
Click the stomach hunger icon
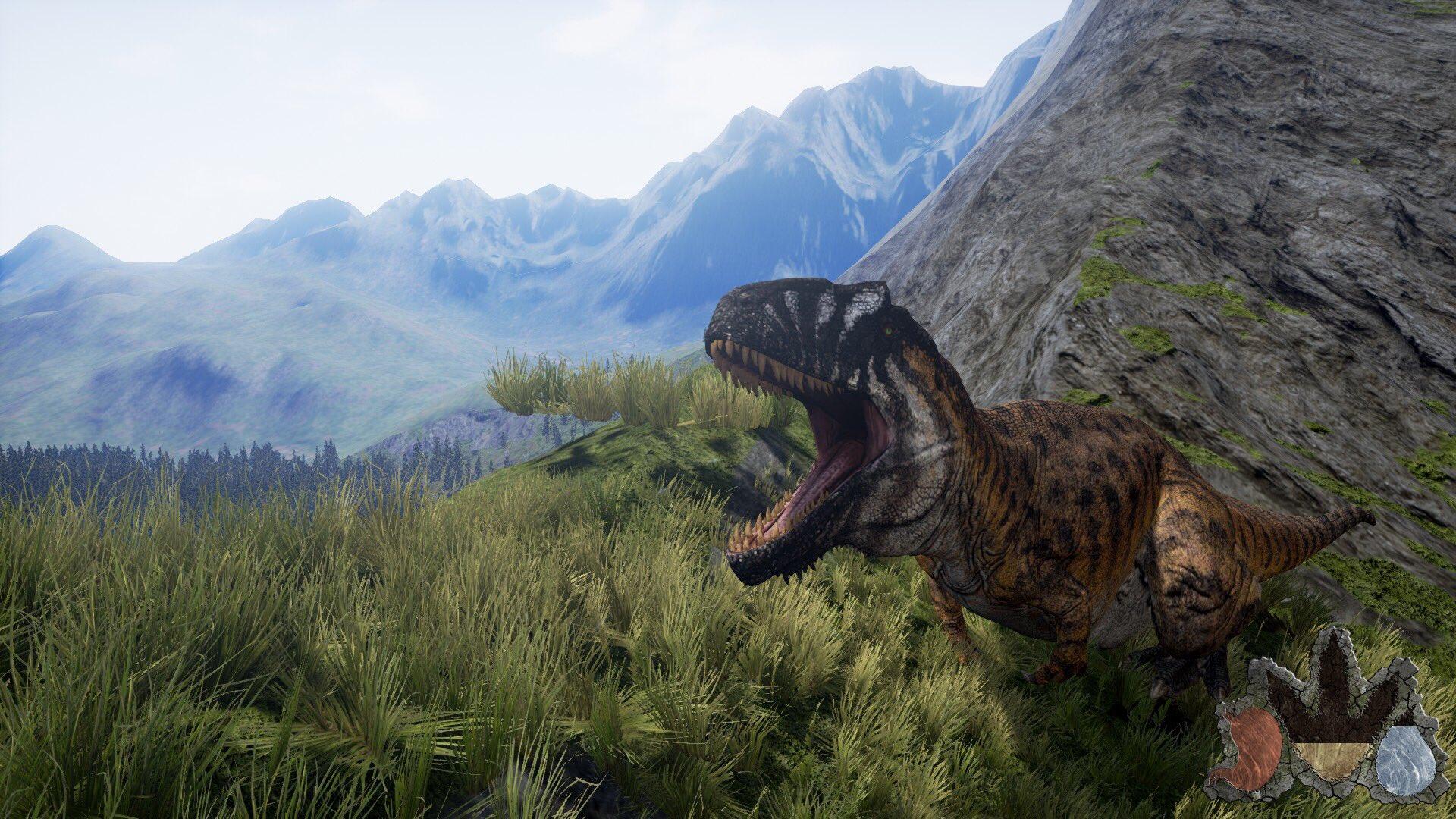tap(1252, 759)
